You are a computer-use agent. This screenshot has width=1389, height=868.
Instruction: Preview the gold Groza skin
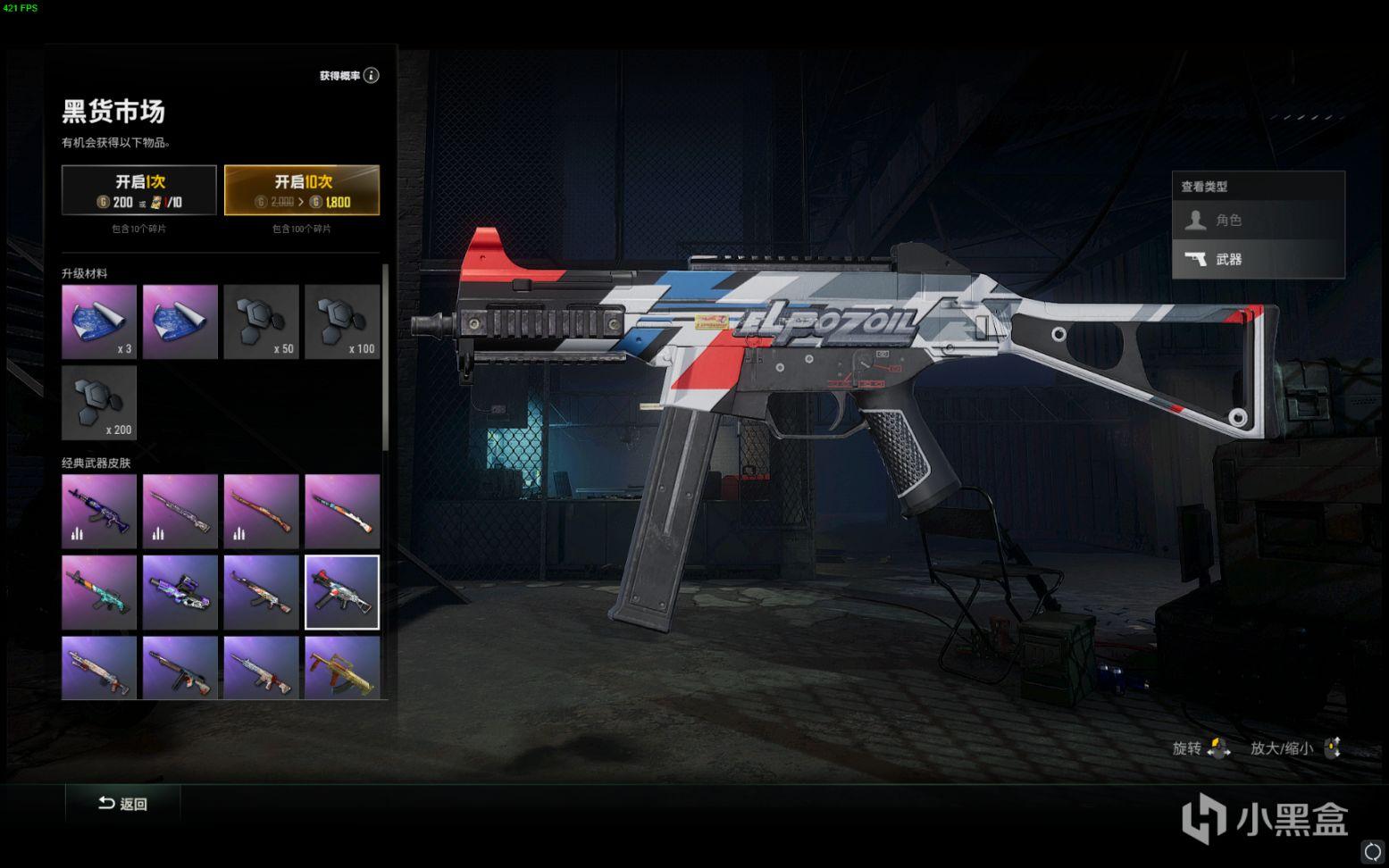coord(342,667)
